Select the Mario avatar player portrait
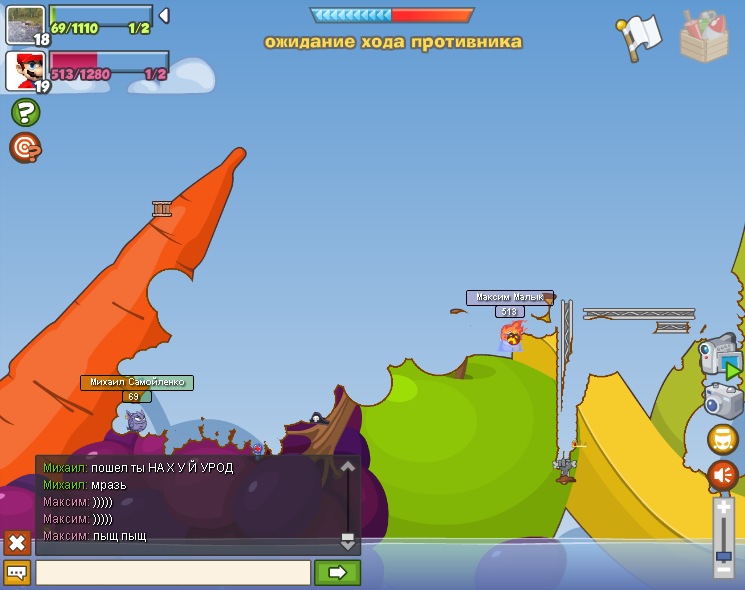The image size is (745, 590). pyautogui.click(x=24, y=71)
